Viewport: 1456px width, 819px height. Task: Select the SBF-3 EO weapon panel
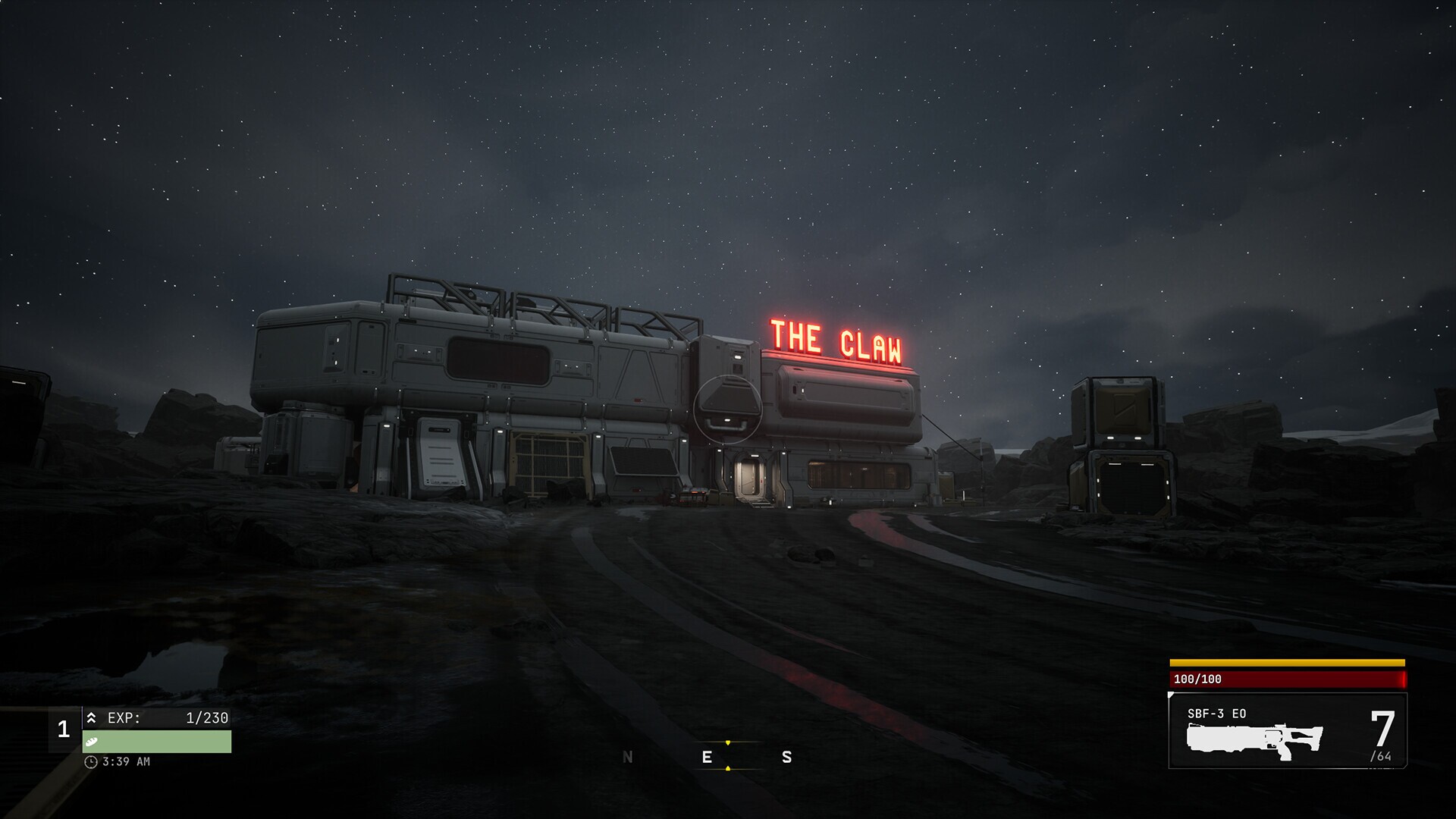click(x=1287, y=731)
